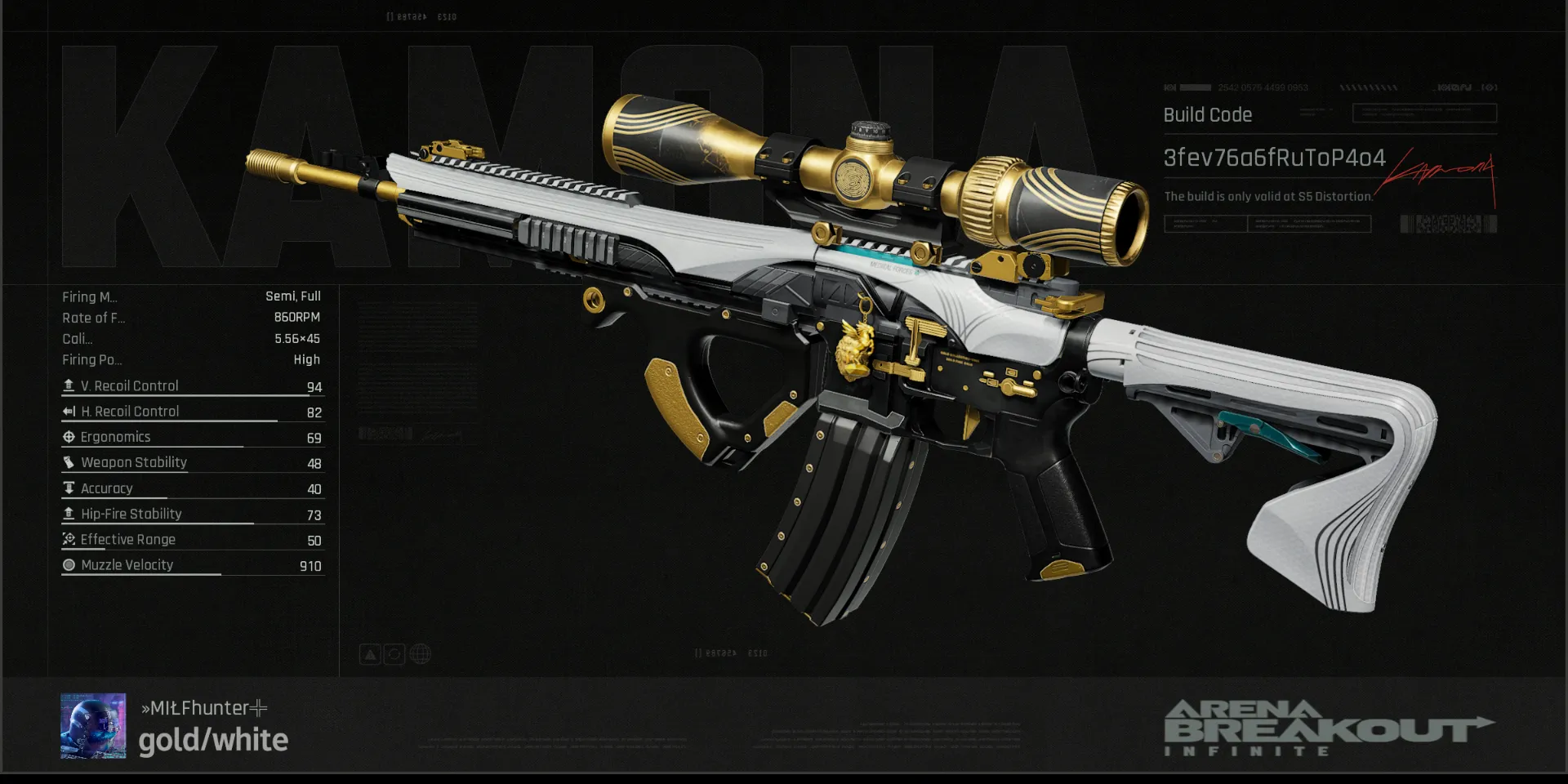
Task: Expand the truncated Rate of F... label
Action: click(x=94, y=318)
